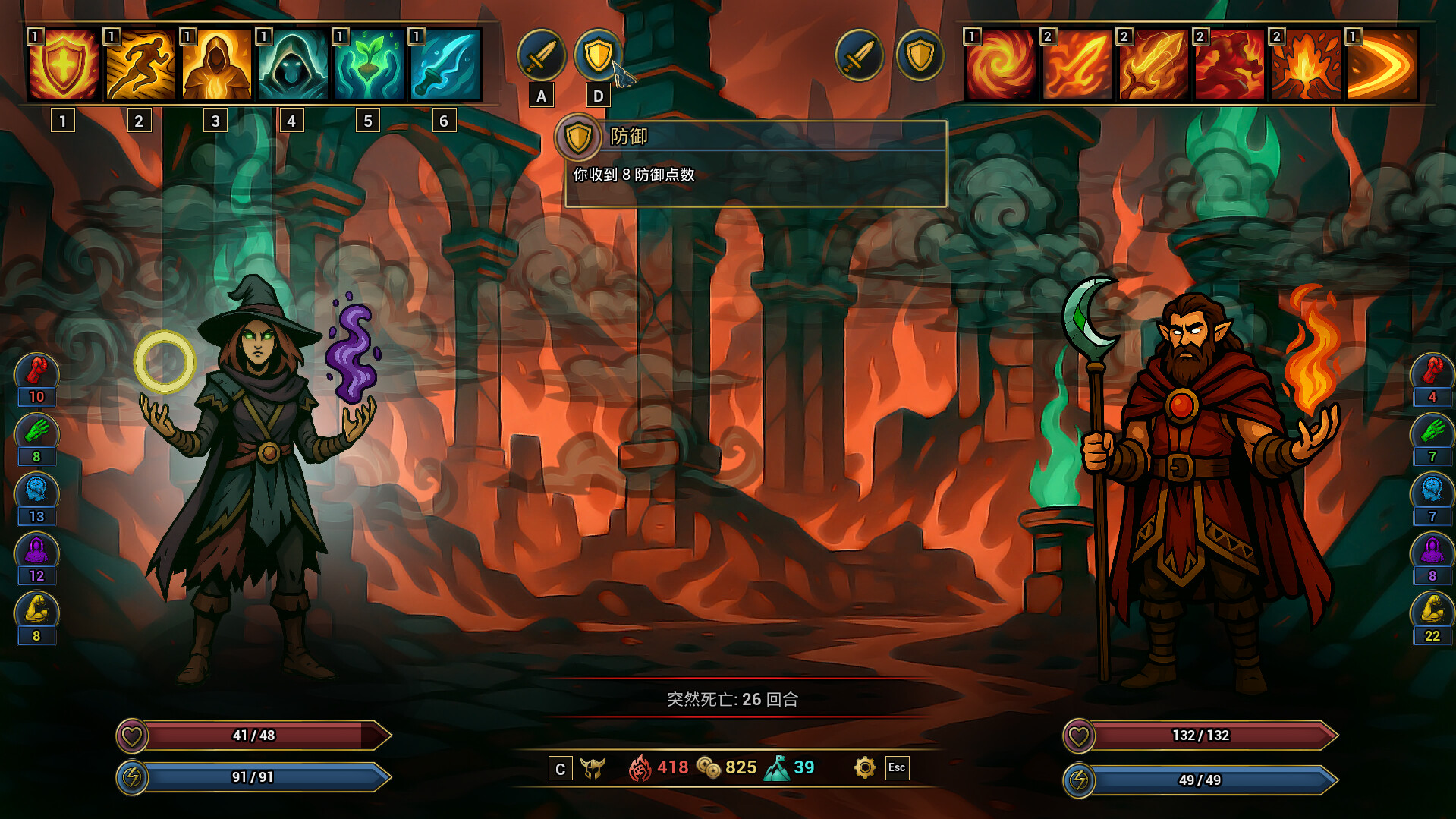Inspect the enemy's purple hooded figure stat
This screenshot has width=1456, height=819.
coord(1432,551)
